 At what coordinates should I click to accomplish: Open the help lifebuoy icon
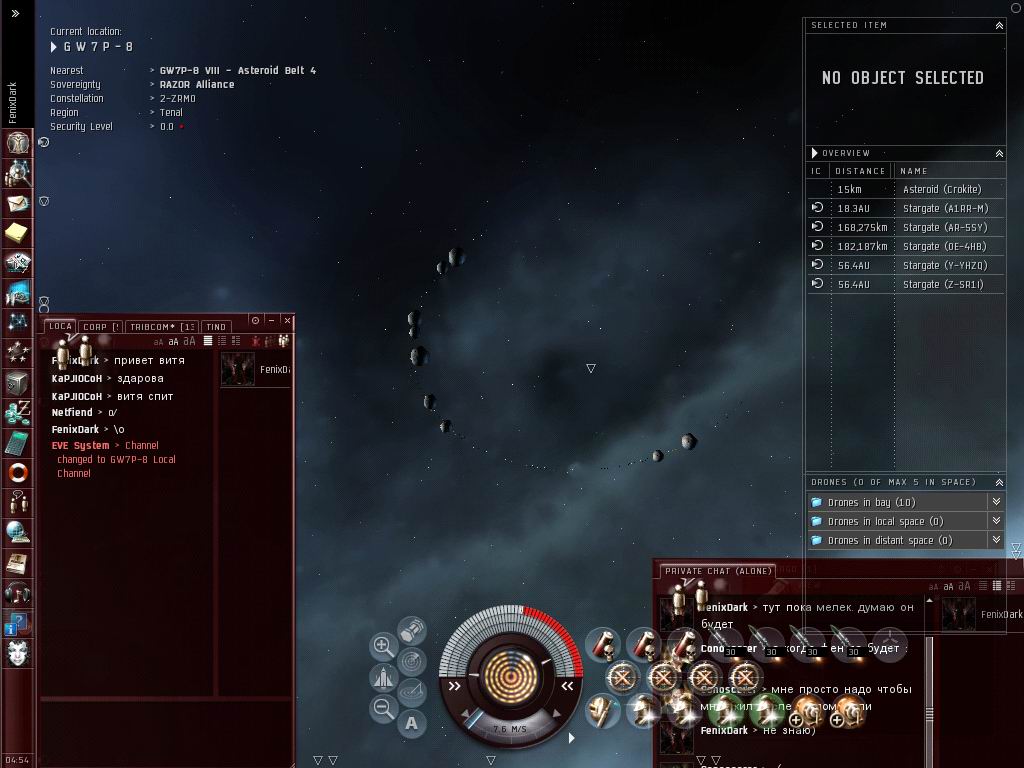(18, 472)
